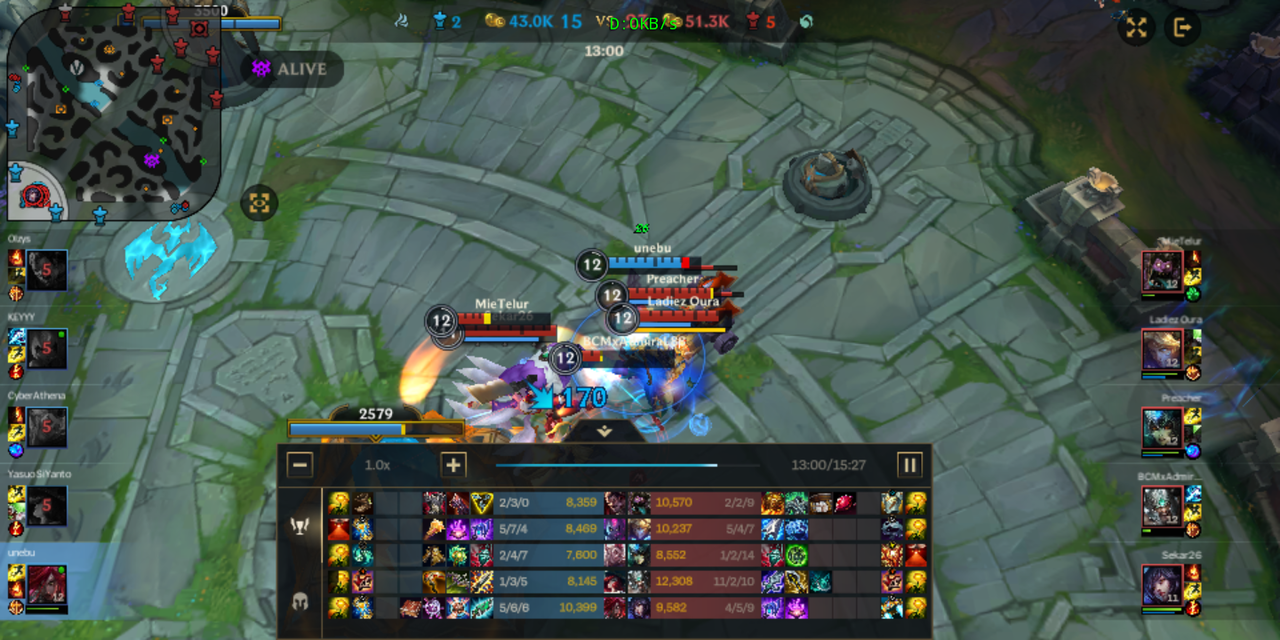Viewport: 1280px width, 640px height.
Task: Toggle fullscreen view with the arrows icon
Action: pos(1136,28)
